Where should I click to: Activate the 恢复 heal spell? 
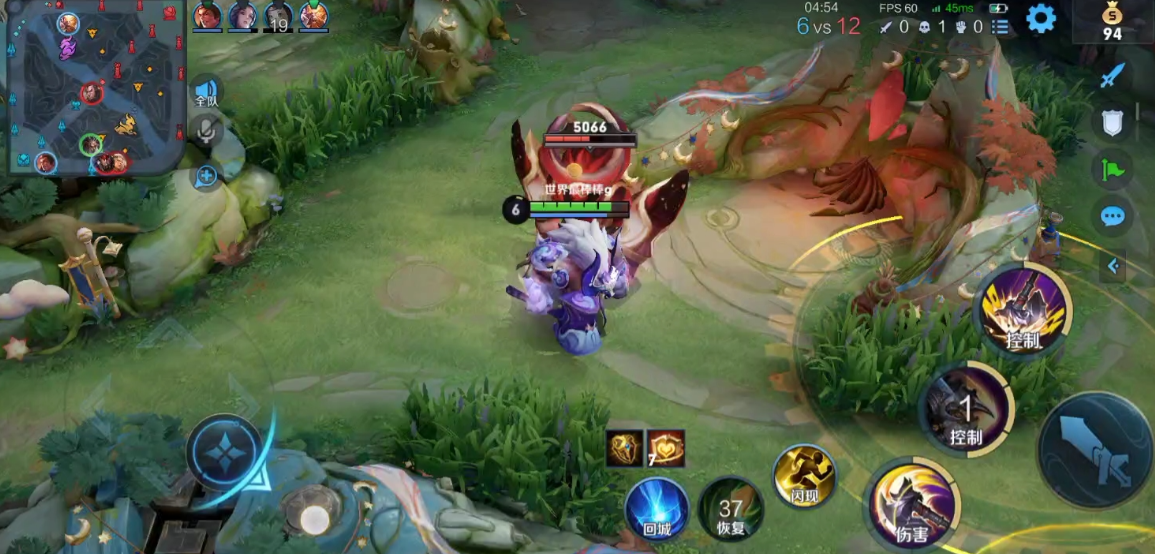(x=731, y=509)
